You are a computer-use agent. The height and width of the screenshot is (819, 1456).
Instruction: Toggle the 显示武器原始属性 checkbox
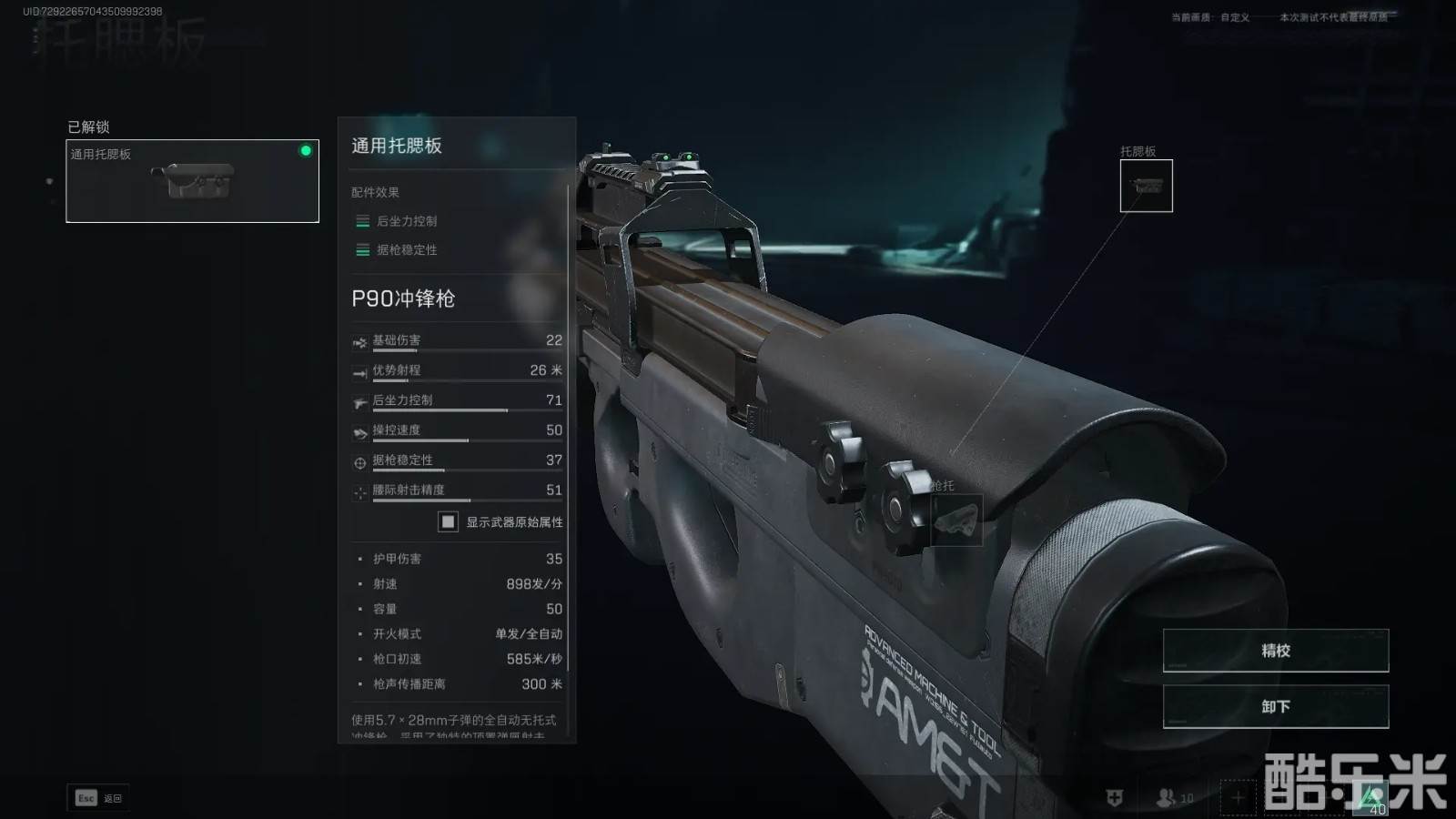point(448,521)
